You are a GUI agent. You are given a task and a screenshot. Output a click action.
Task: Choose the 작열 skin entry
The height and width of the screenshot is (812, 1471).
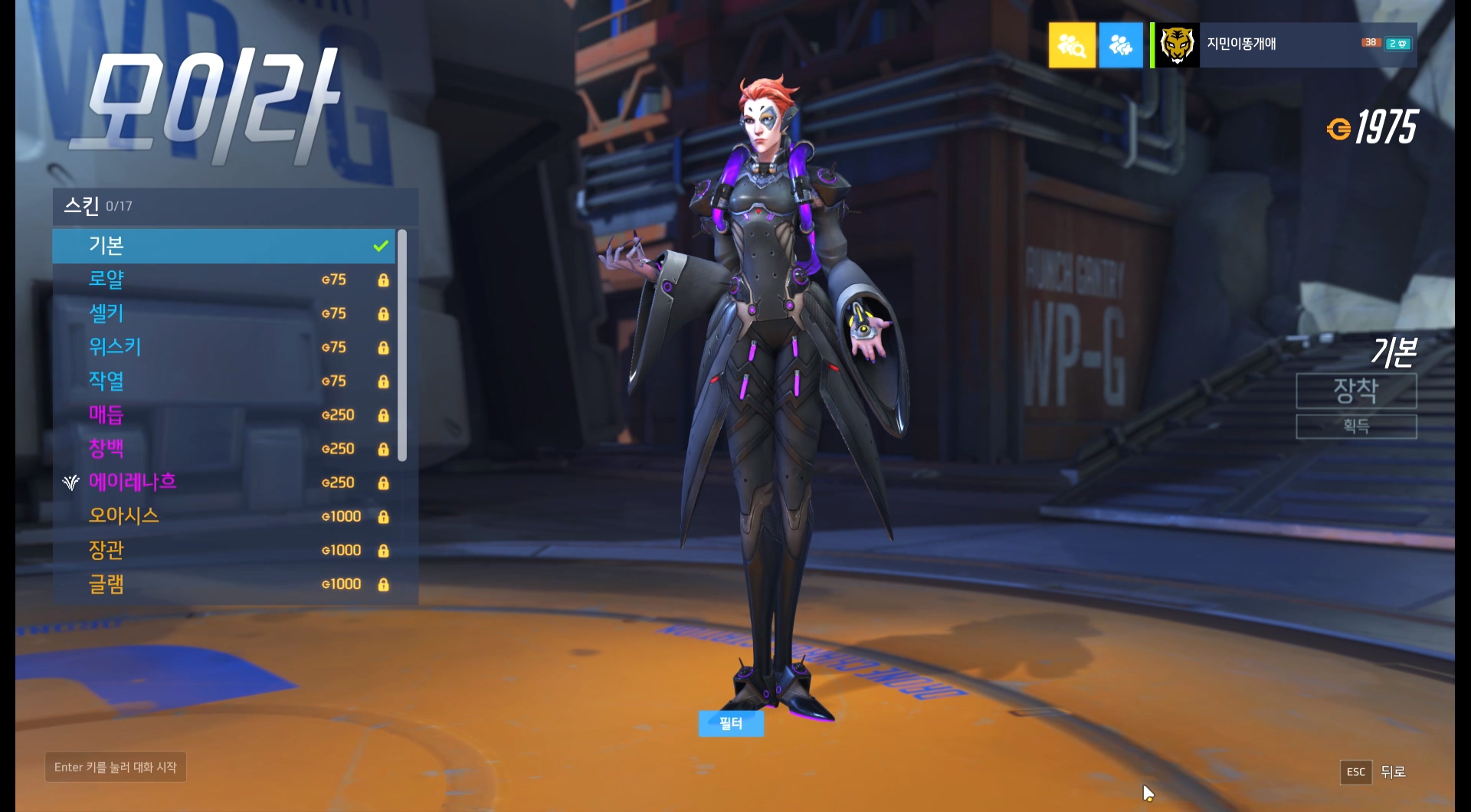coord(222,381)
